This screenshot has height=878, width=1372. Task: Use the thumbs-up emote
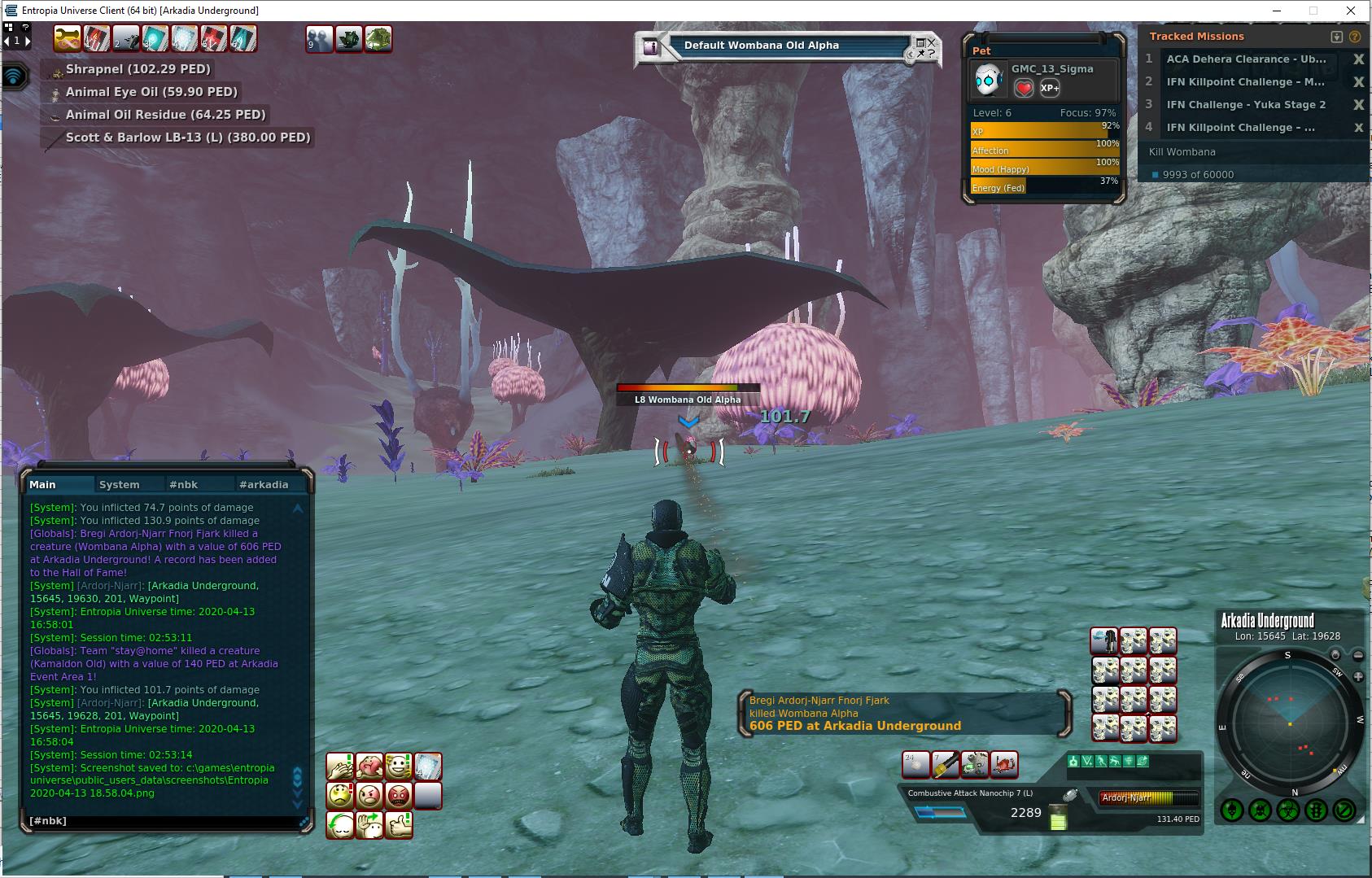399,825
